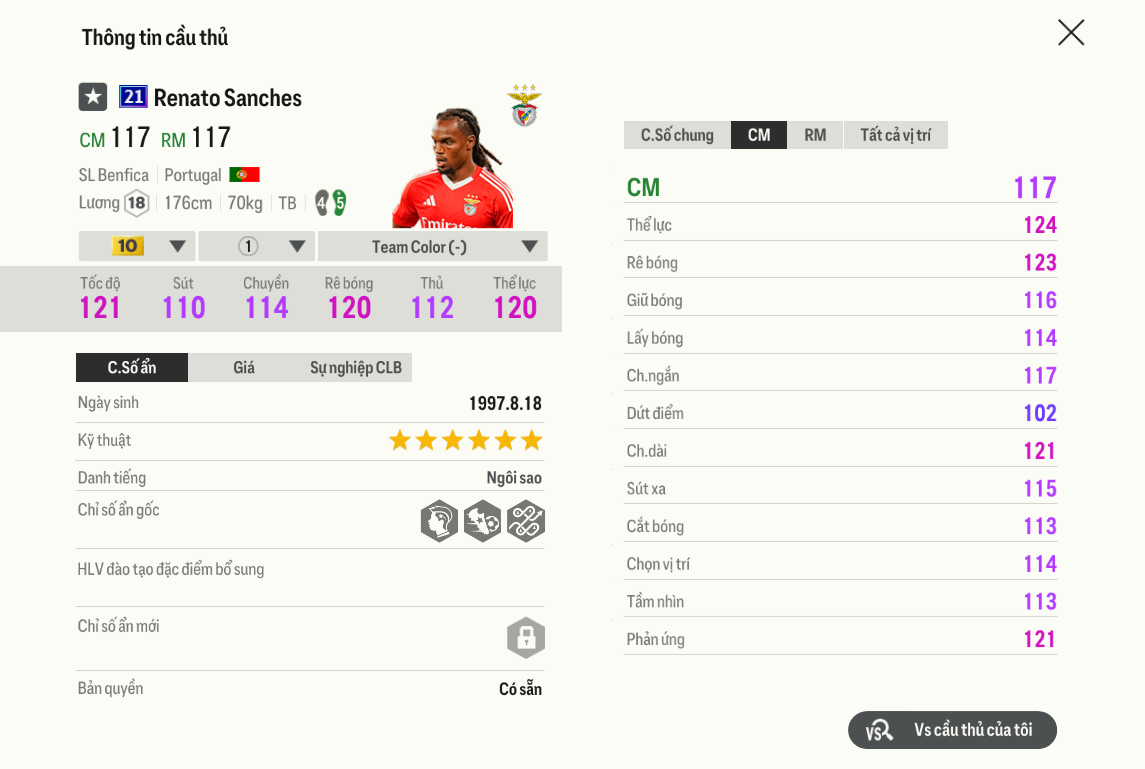Click the SL Benfica club crest
Image resolution: width=1145 pixels, height=769 pixels.
[x=524, y=106]
